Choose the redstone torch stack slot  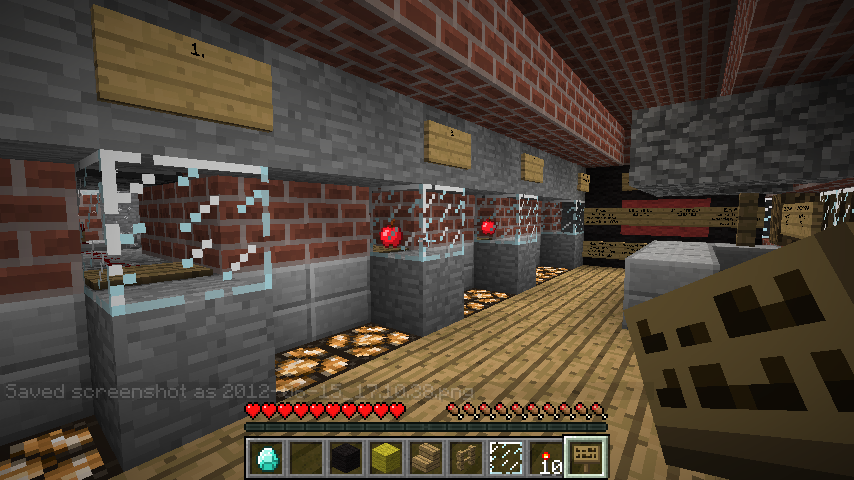545,458
